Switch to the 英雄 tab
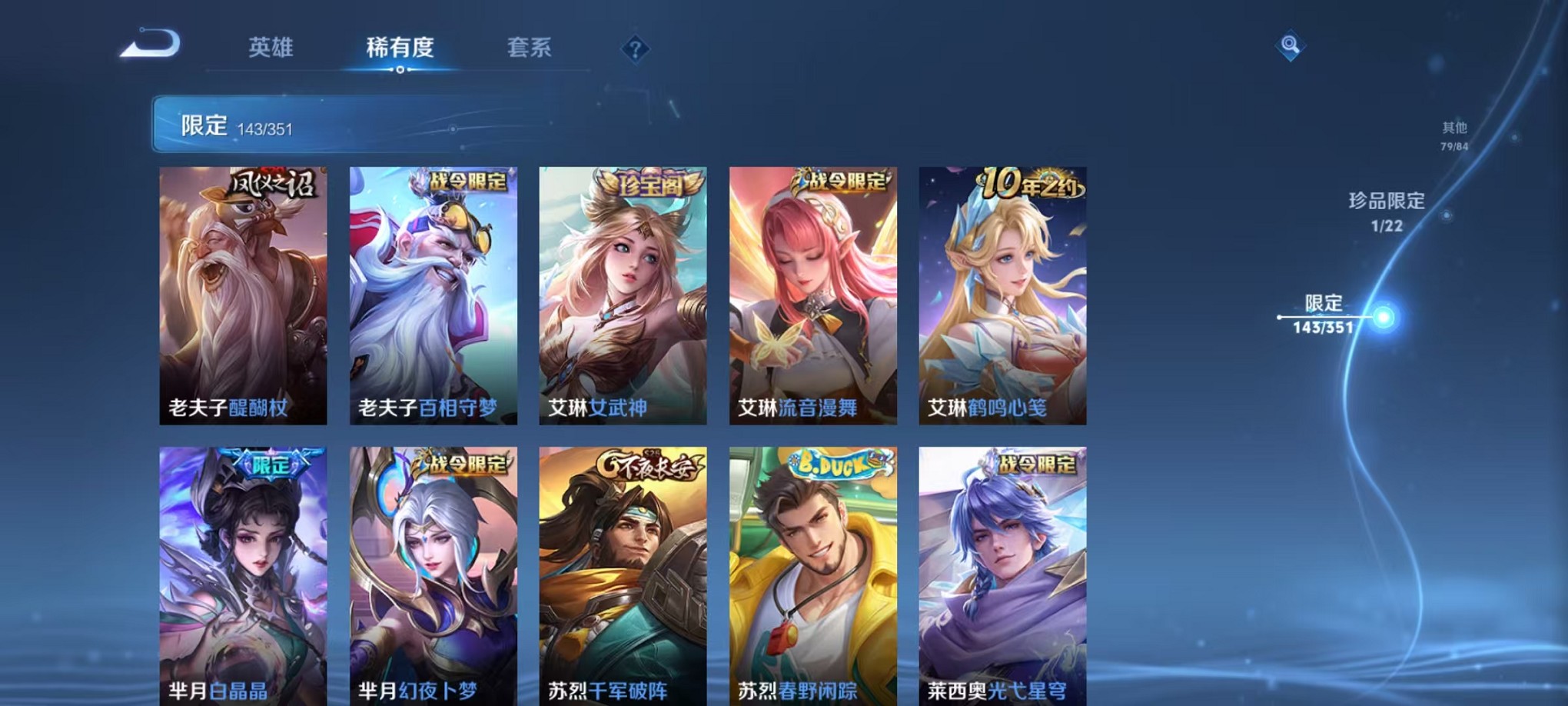The width and height of the screenshot is (1568, 706). click(x=270, y=48)
